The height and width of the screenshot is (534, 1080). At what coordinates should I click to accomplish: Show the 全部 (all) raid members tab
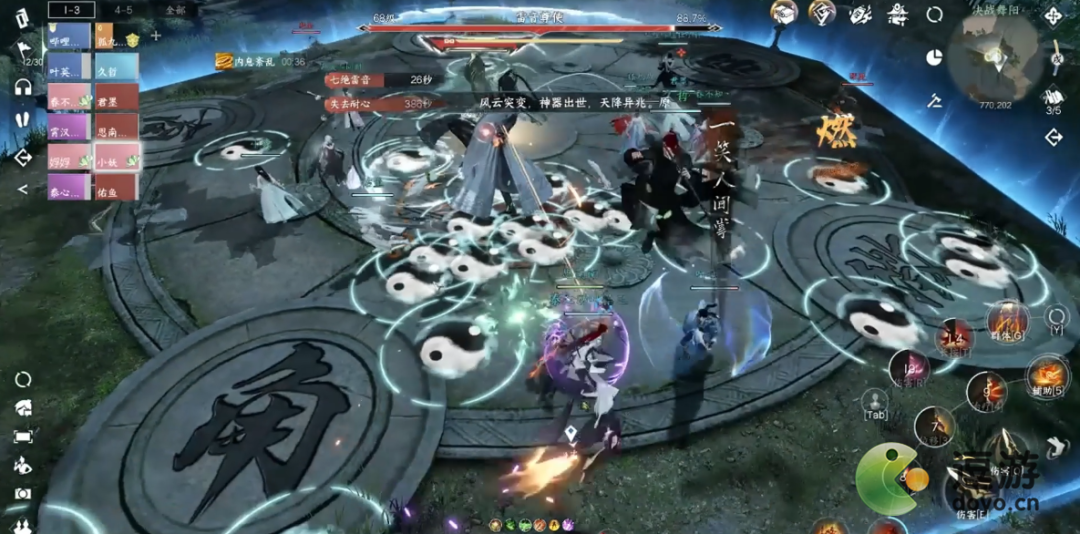click(175, 9)
